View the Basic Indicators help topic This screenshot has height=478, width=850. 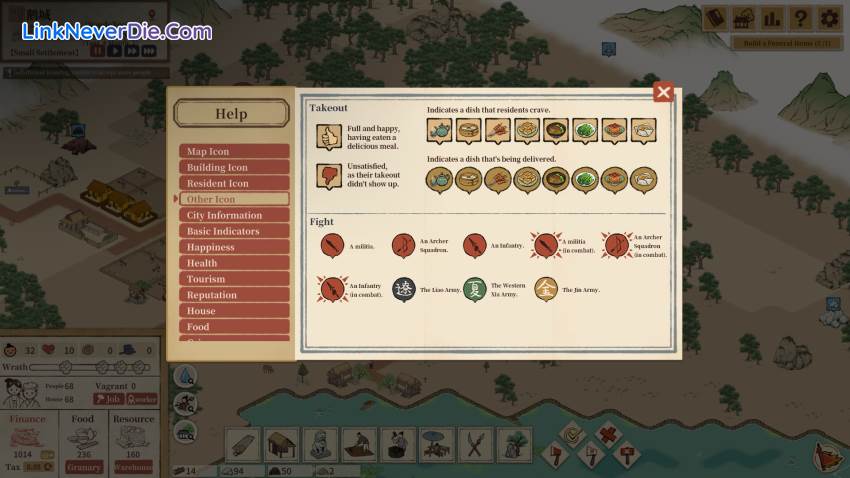tap(234, 232)
